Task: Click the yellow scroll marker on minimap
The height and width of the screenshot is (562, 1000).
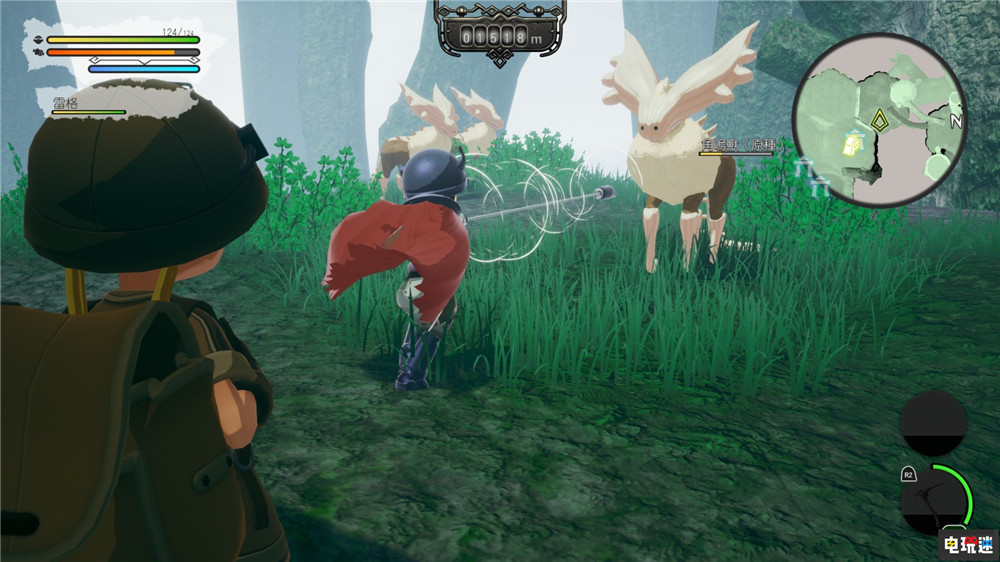Action: click(852, 143)
